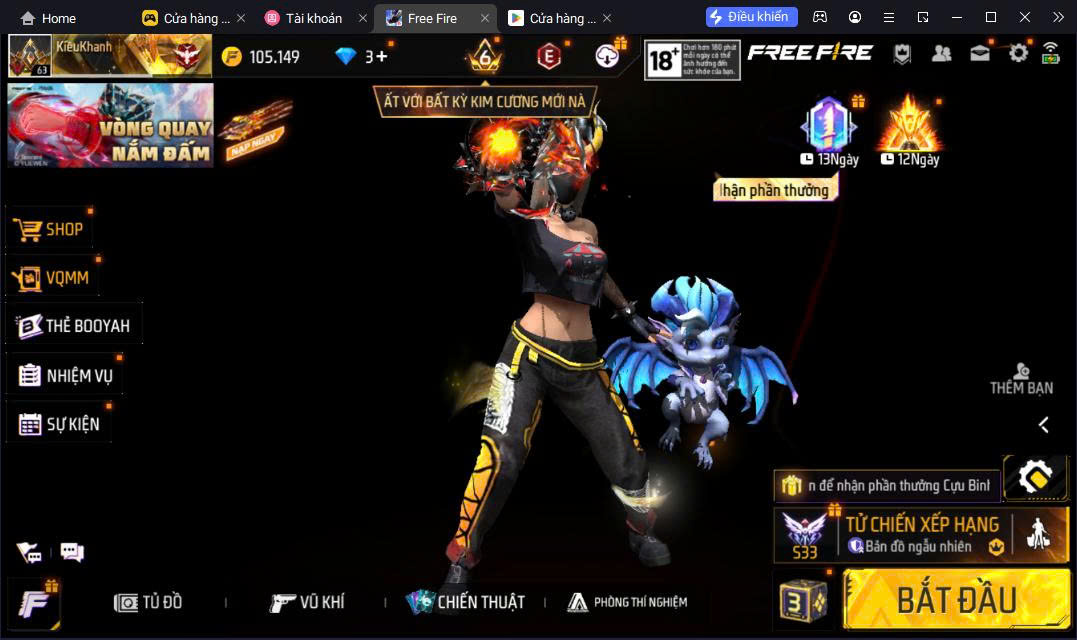Open the VQMM lucky spin menu
This screenshot has height=640, width=1077.
pyautogui.click(x=53, y=277)
